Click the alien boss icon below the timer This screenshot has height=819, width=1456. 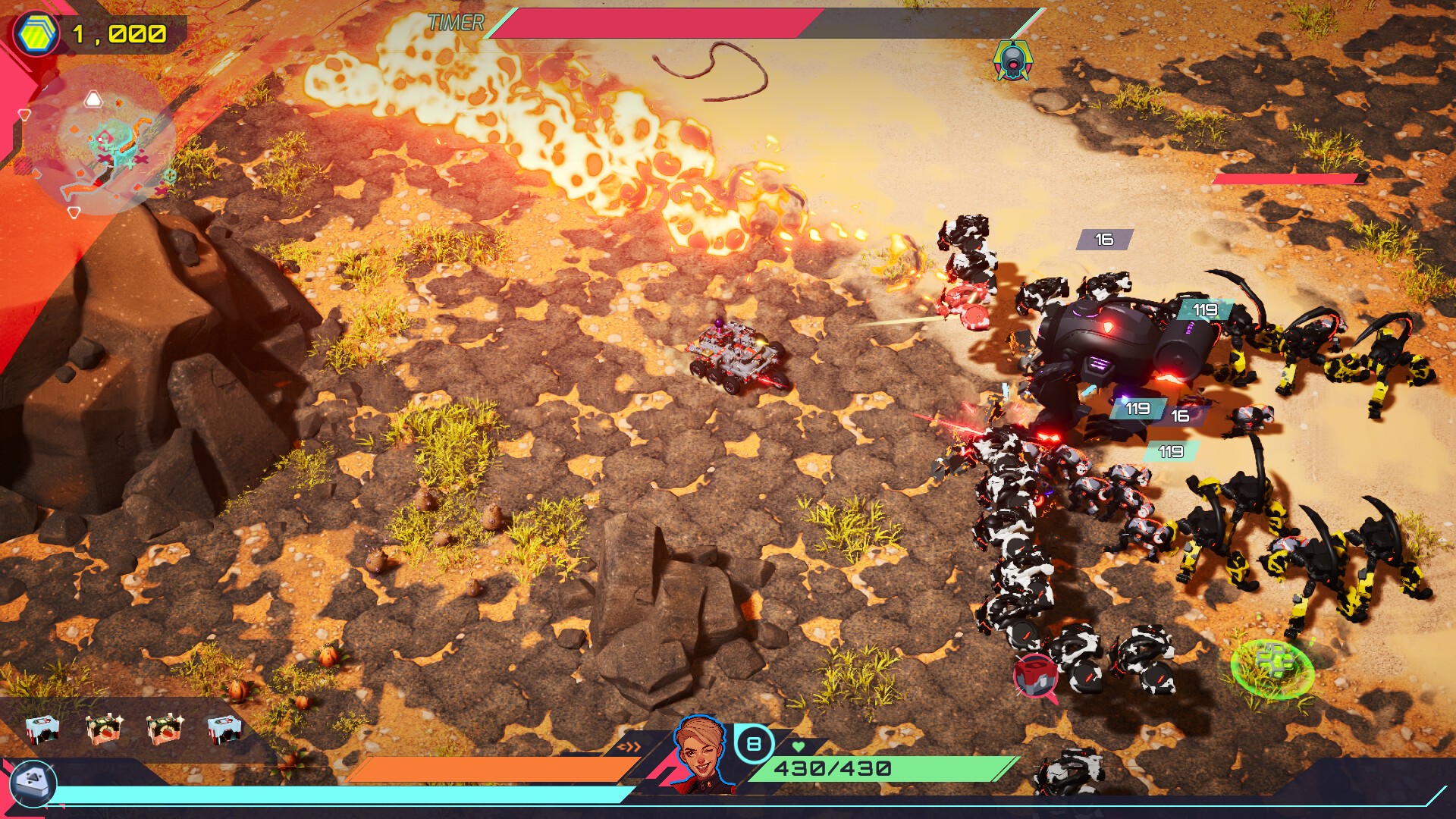coord(1013,61)
